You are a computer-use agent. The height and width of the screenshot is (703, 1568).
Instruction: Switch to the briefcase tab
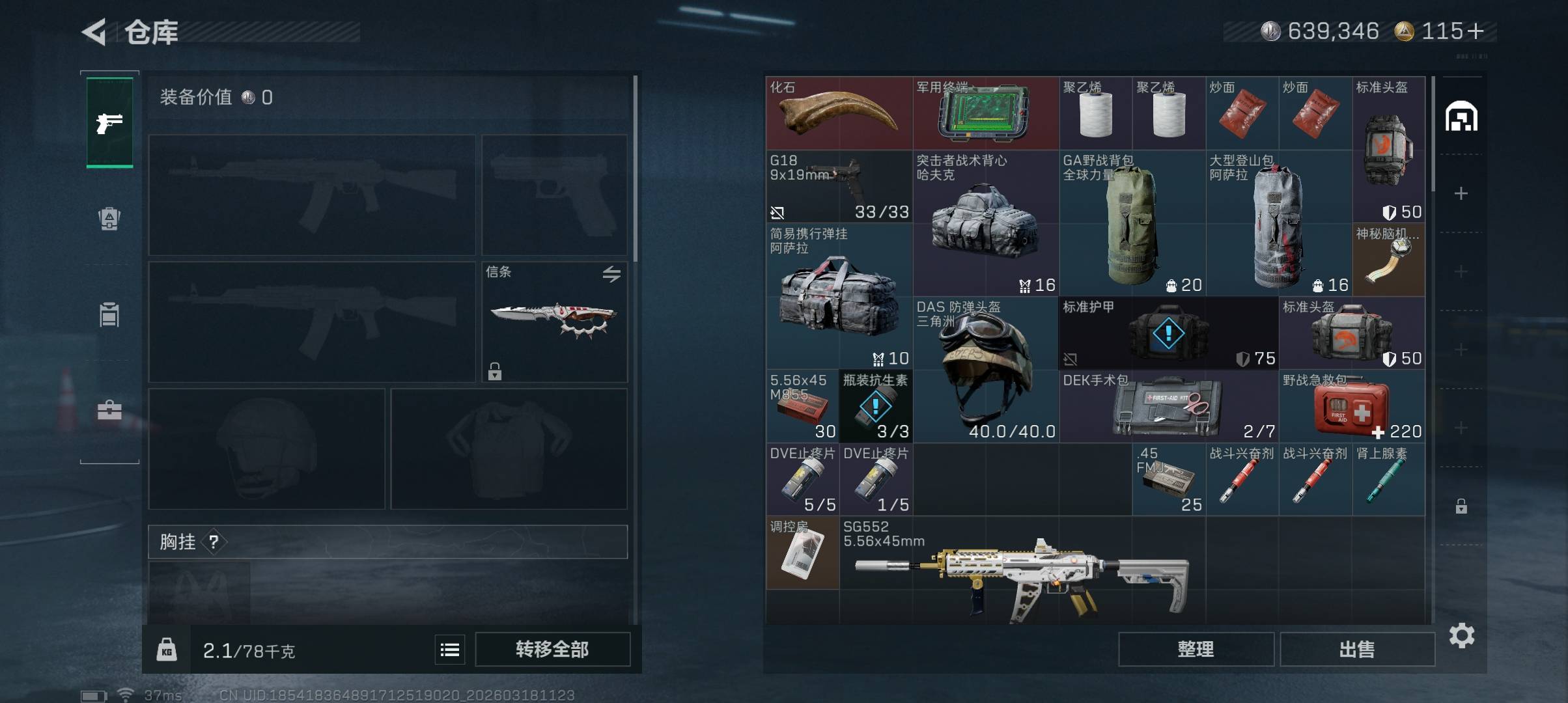tap(109, 411)
